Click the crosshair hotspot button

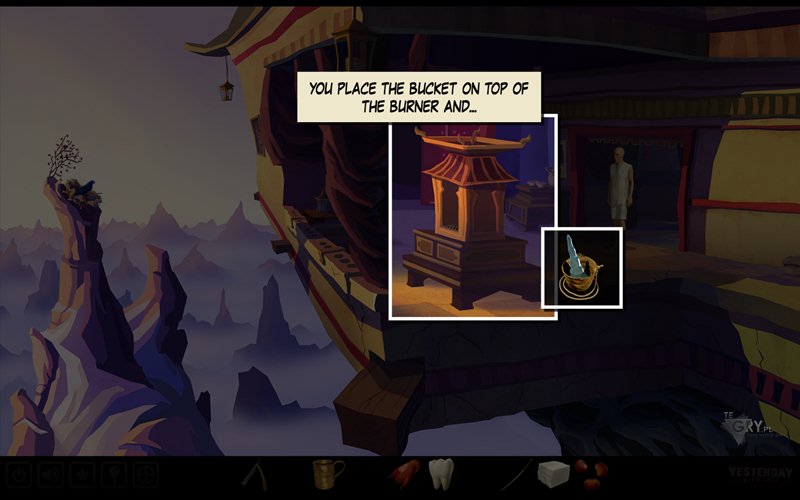(146, 474)
